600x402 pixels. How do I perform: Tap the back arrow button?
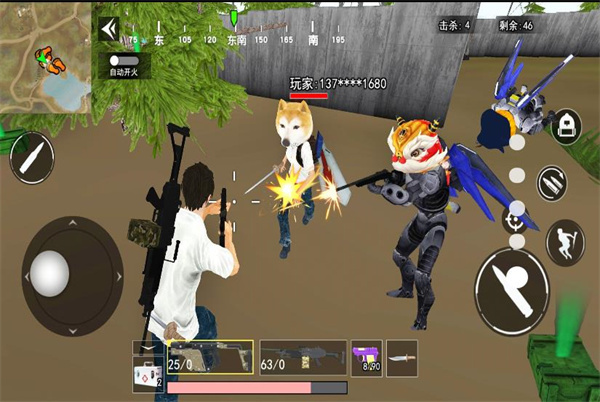point(109,29)
